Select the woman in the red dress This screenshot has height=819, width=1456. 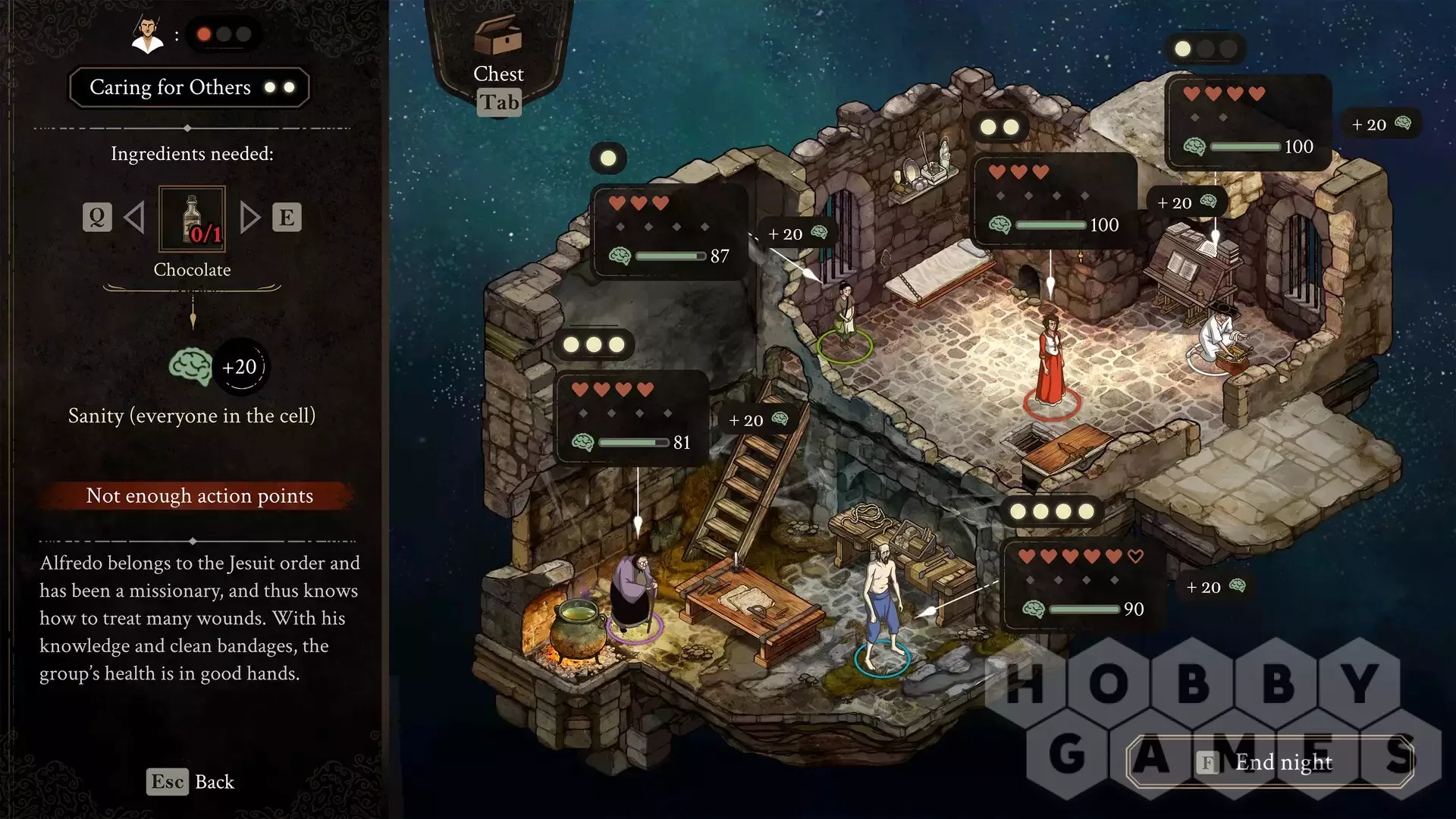click(x=1050, y=360)
